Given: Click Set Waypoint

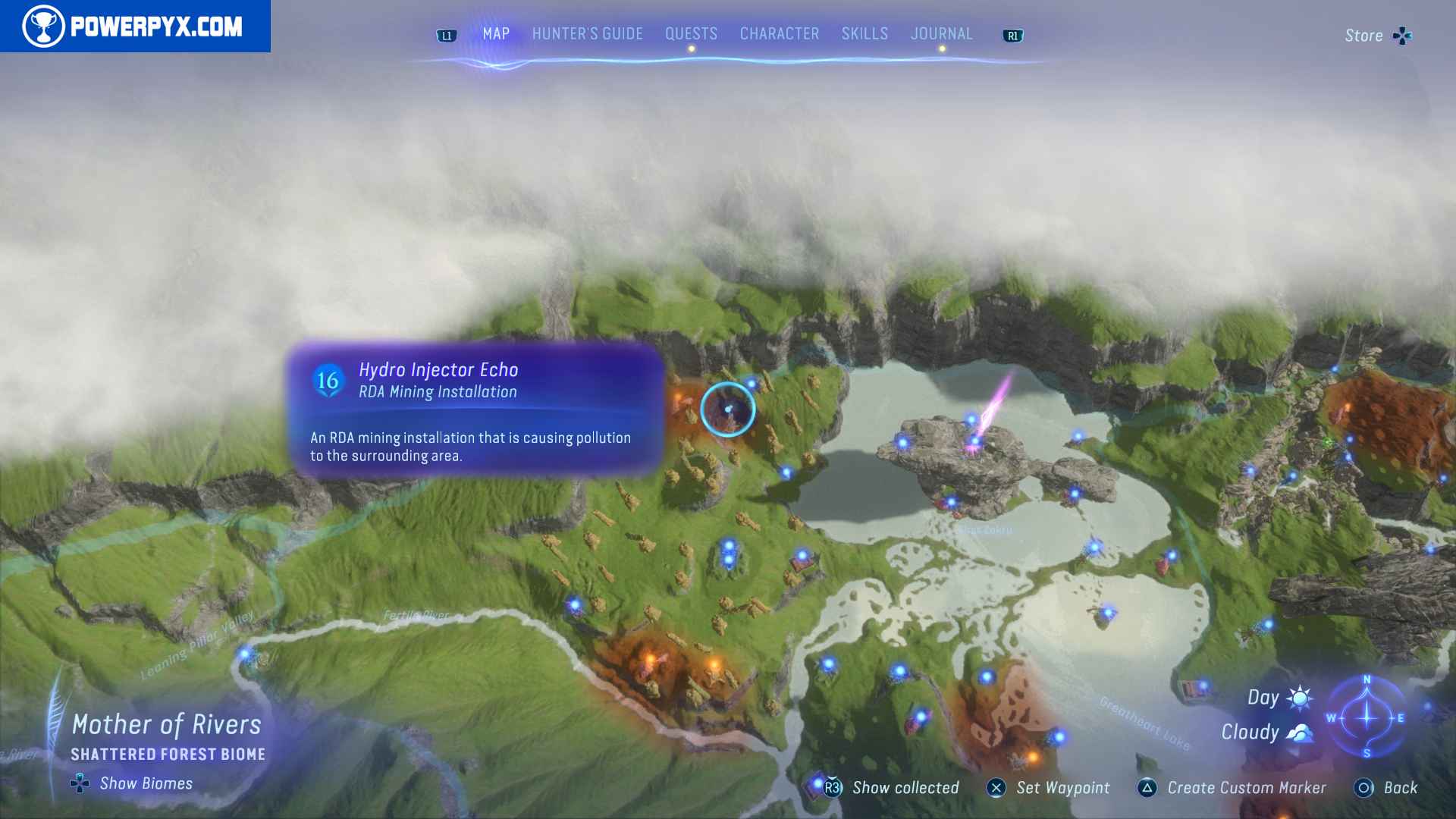Looking at the screenshot, I should (997, 788).
